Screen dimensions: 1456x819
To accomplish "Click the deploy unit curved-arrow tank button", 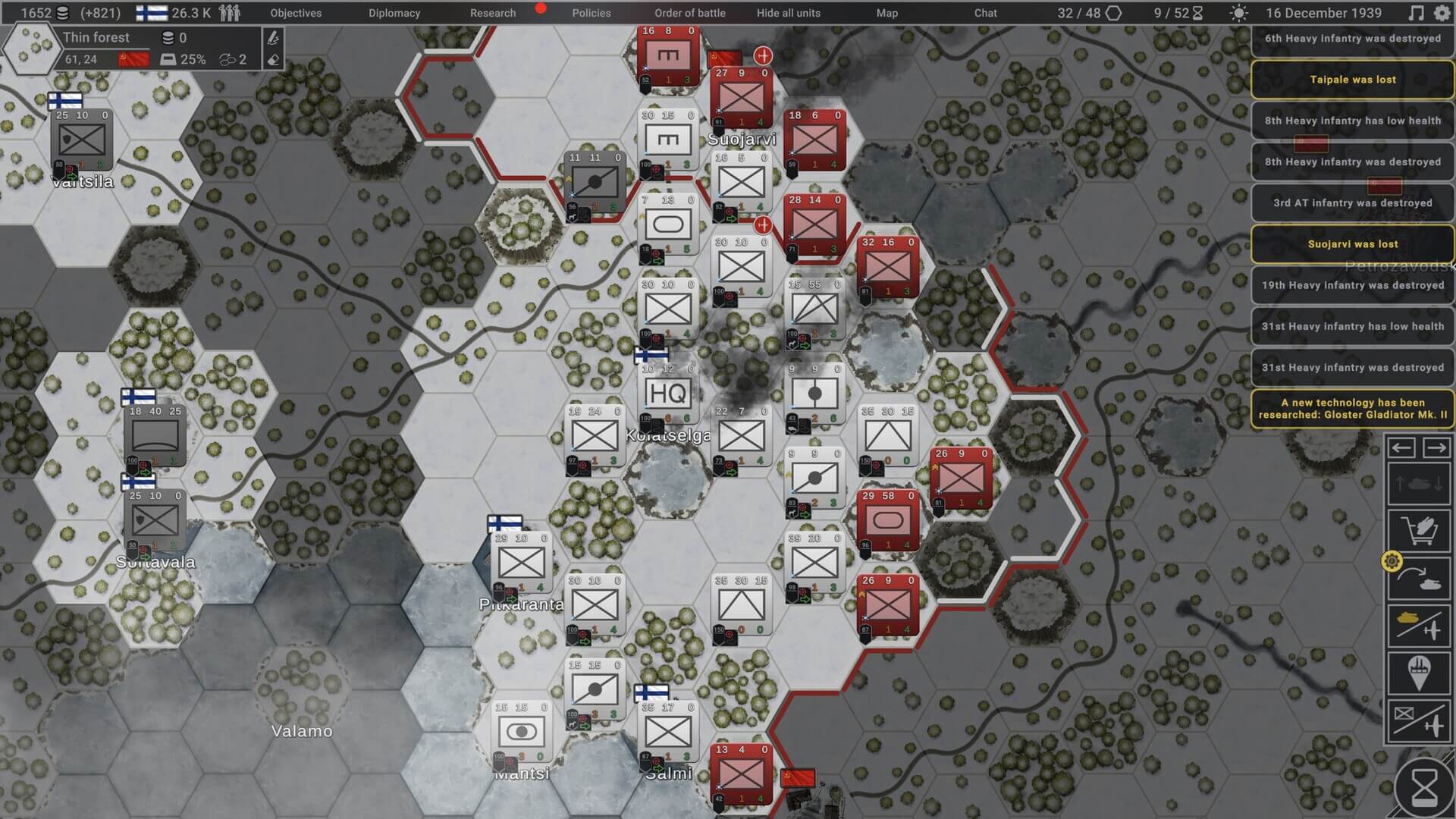I will pos(1418,579).
